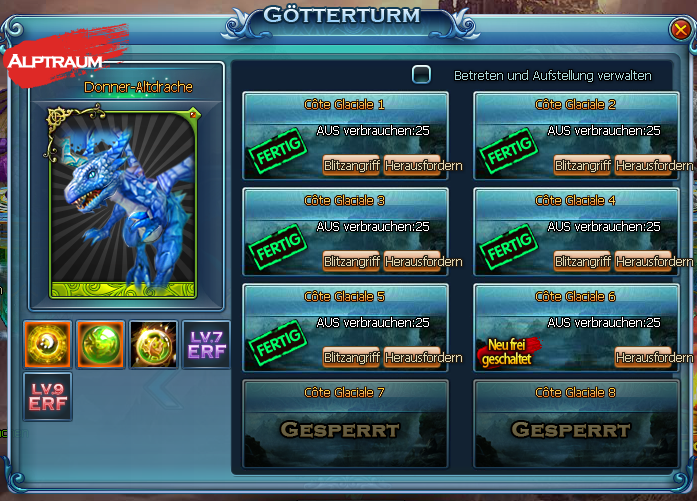Close the Götterturm window
Screen dimensions: 697x501
click(680, 30)
